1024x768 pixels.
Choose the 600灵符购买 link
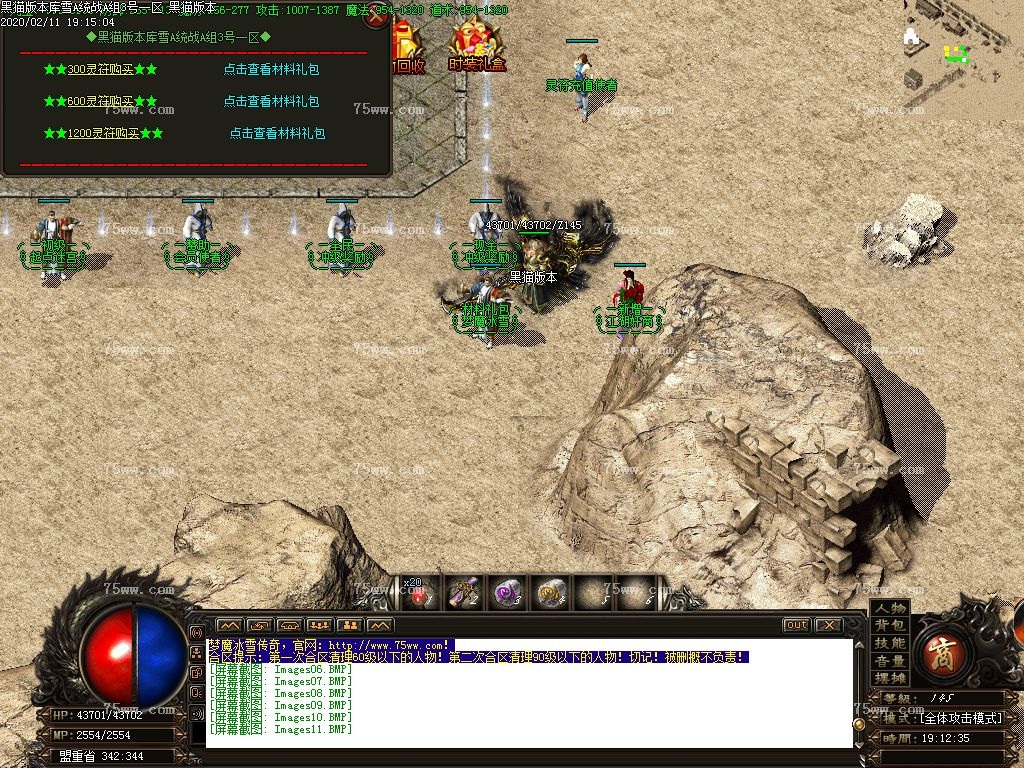[x=100, y=102]
